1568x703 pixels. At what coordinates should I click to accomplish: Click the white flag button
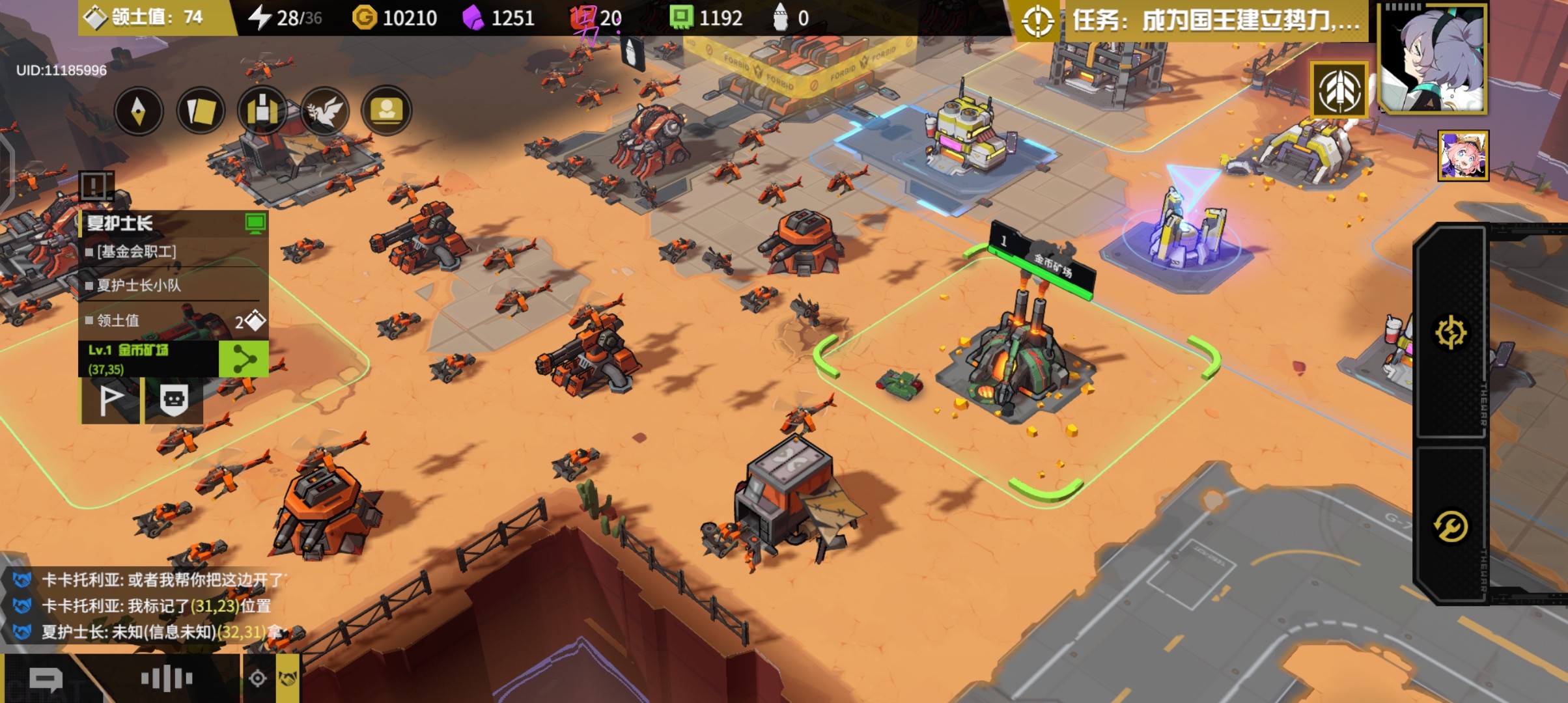tap(110, 400)
